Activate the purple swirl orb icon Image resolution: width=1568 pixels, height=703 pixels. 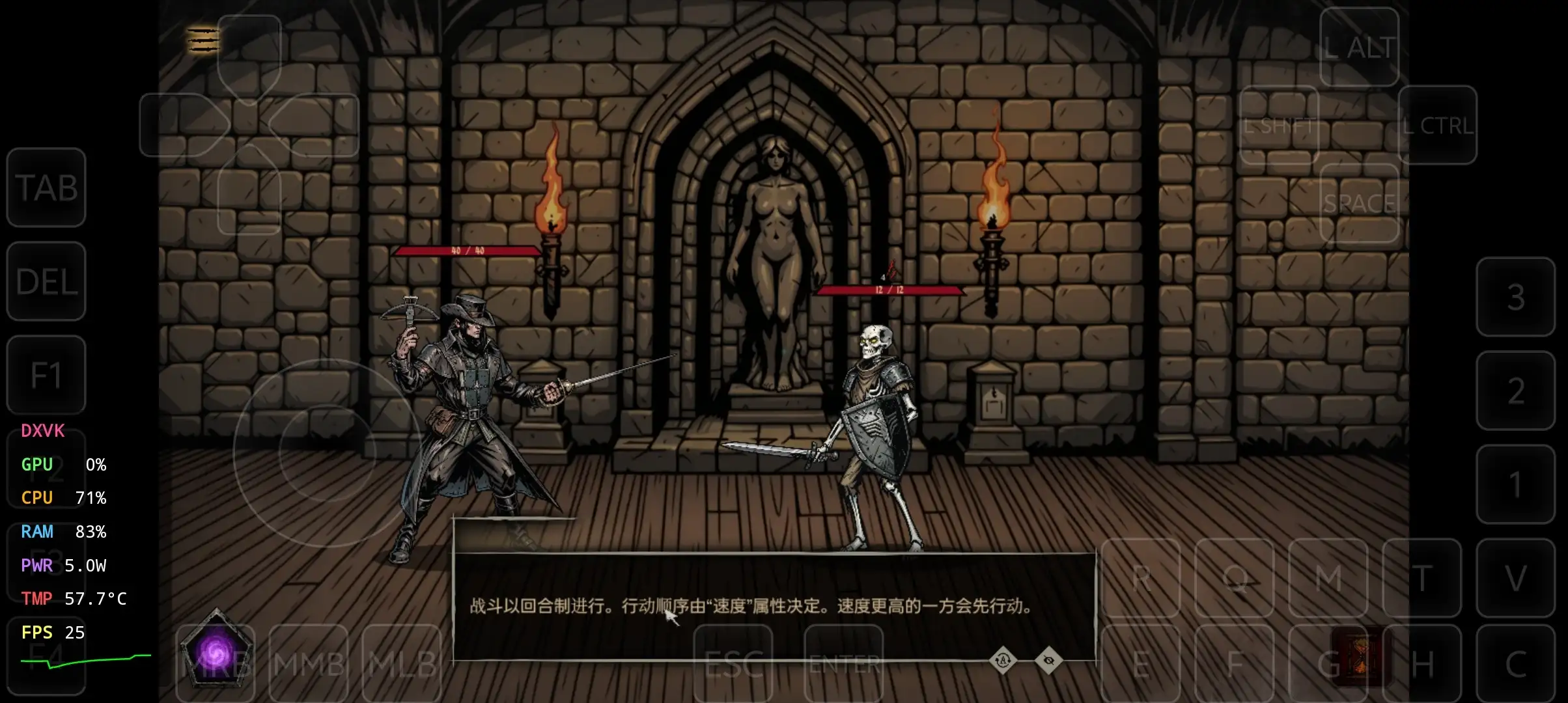coord(216,650)
